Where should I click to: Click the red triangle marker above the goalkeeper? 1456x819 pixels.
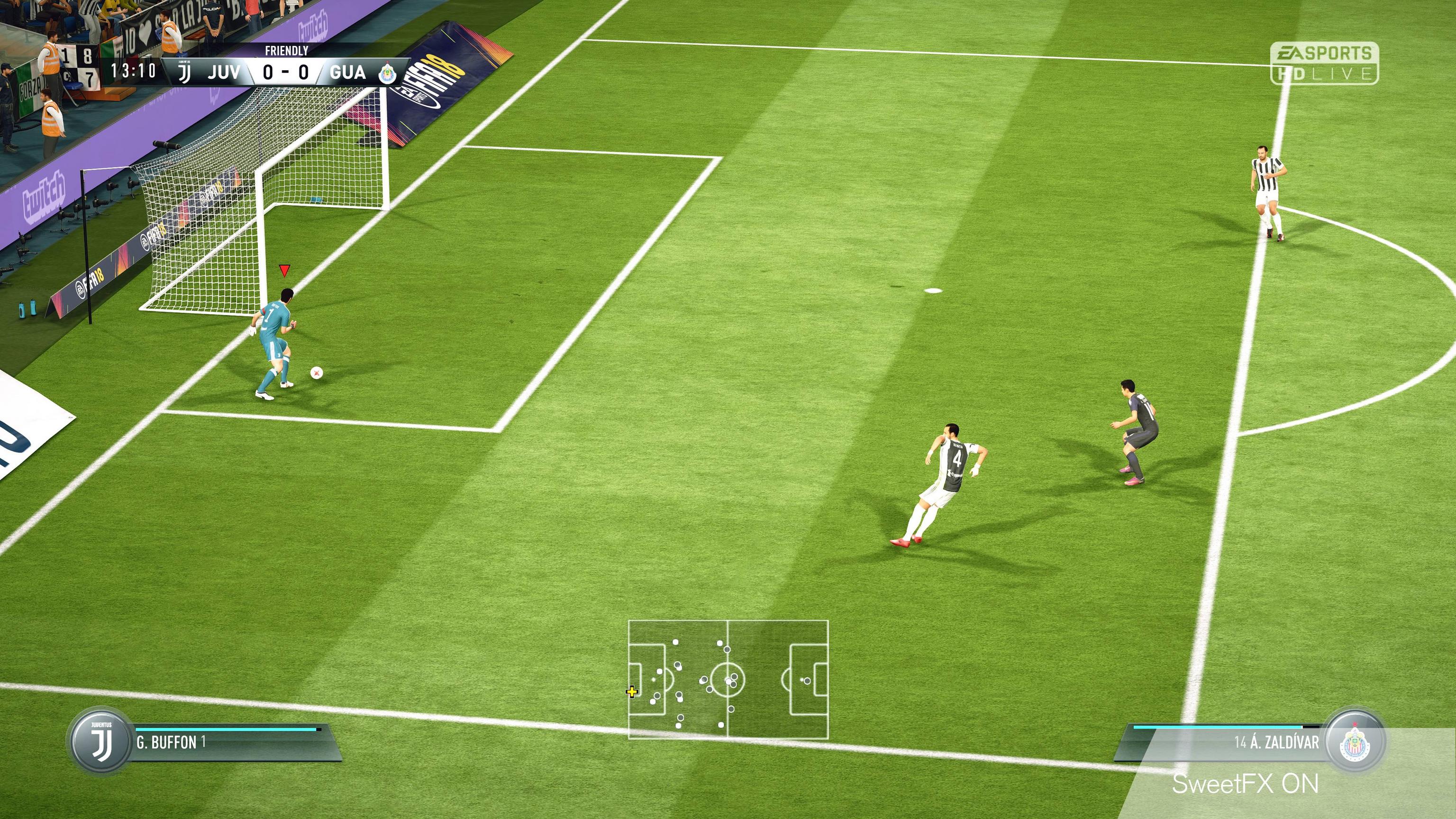tap(284, 271)
